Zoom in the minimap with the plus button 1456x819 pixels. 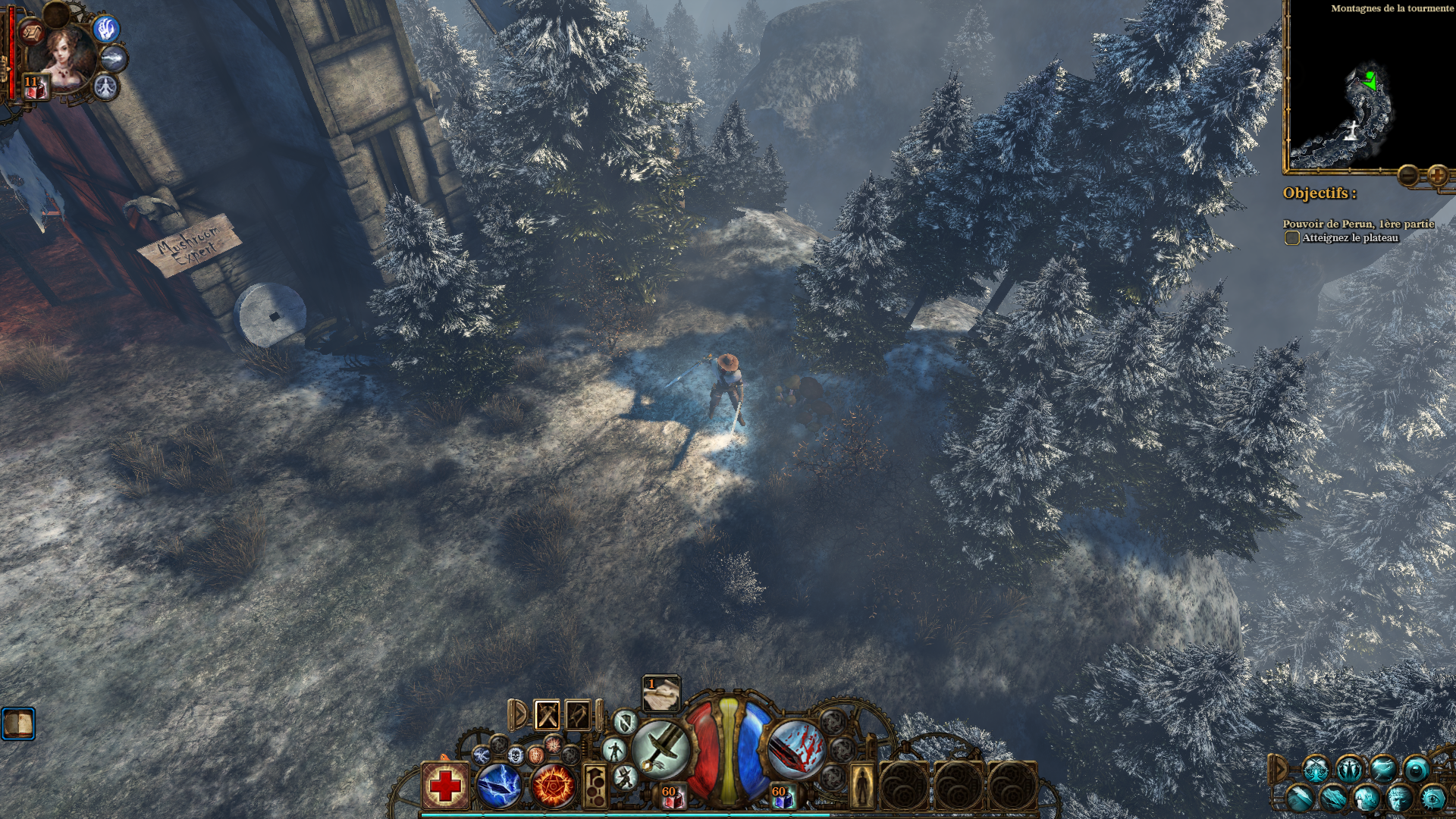tap(1436, 176)
